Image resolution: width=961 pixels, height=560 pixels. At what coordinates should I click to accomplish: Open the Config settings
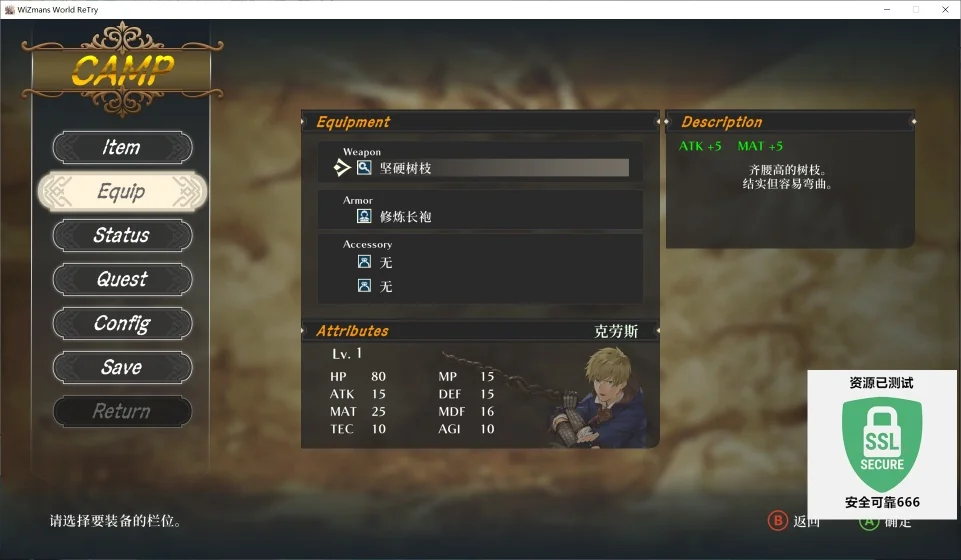[x=122, y=324]
